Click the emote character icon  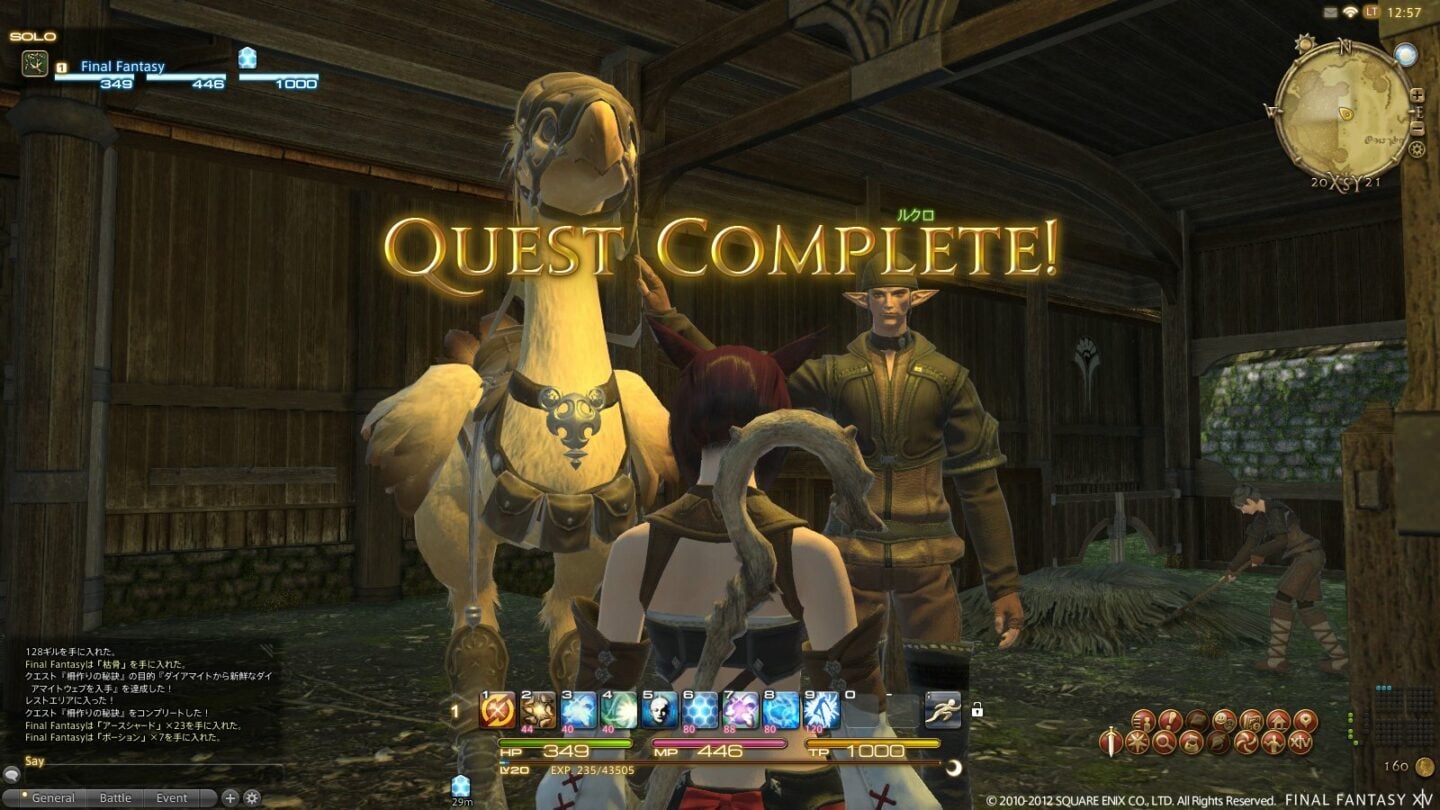(1275, 742)
